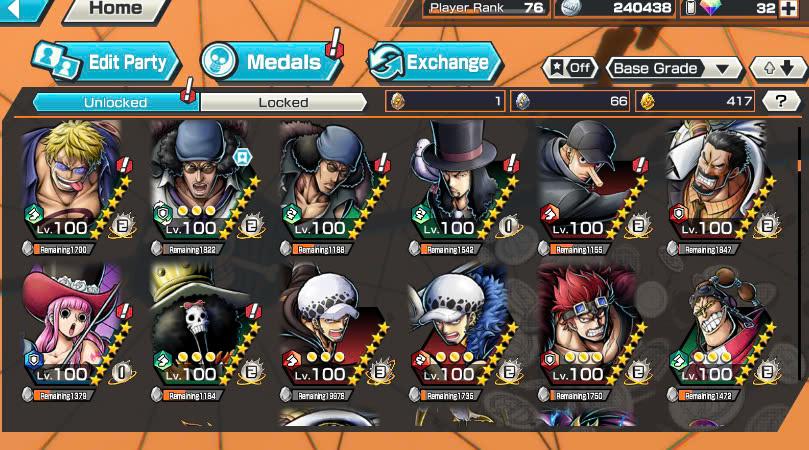This screenshot has height=450, width=809.
Task: Open the Edit Party screen
Action: tap(106, 62)
